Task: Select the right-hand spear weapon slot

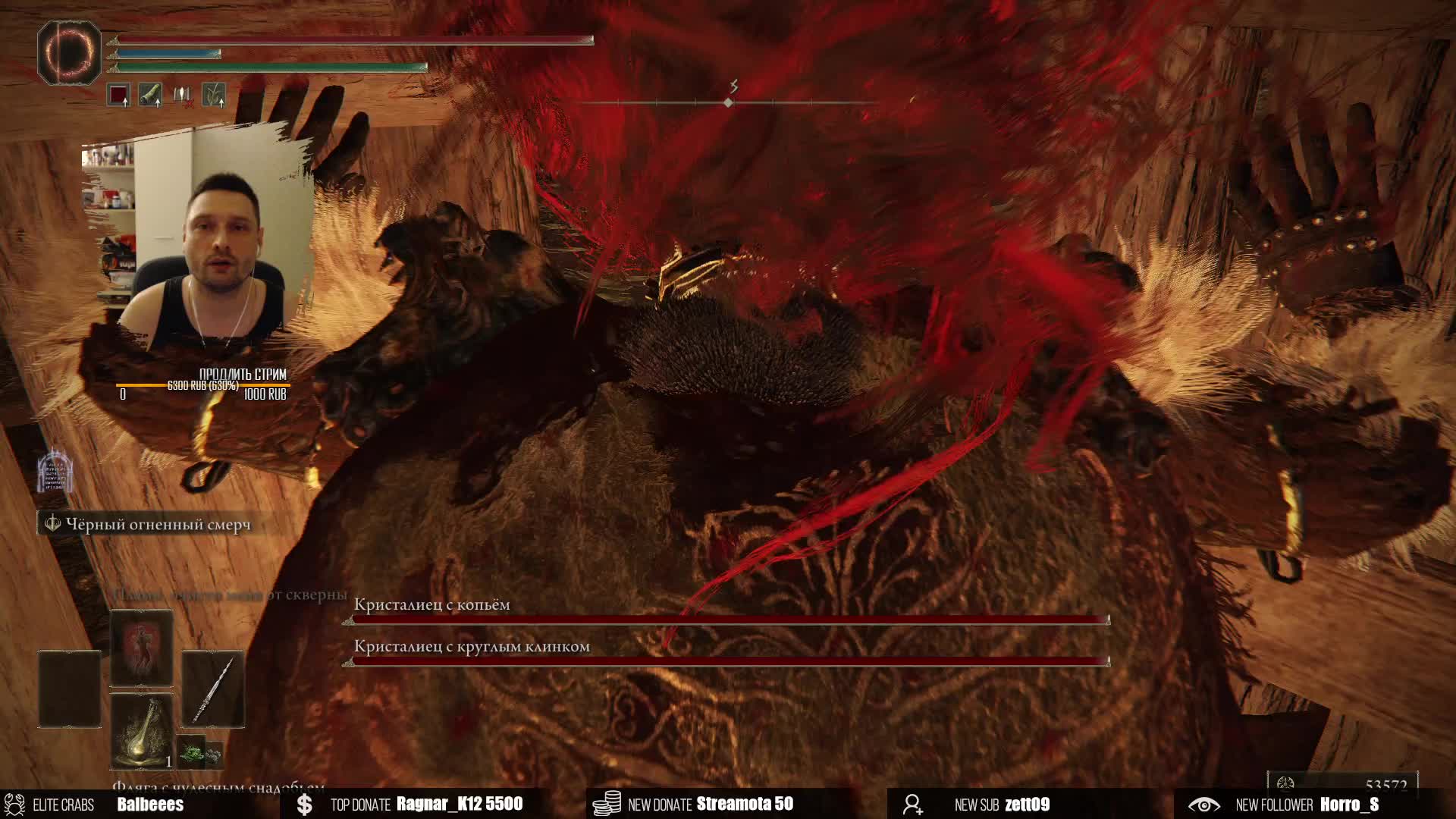Action: (213, 689)
